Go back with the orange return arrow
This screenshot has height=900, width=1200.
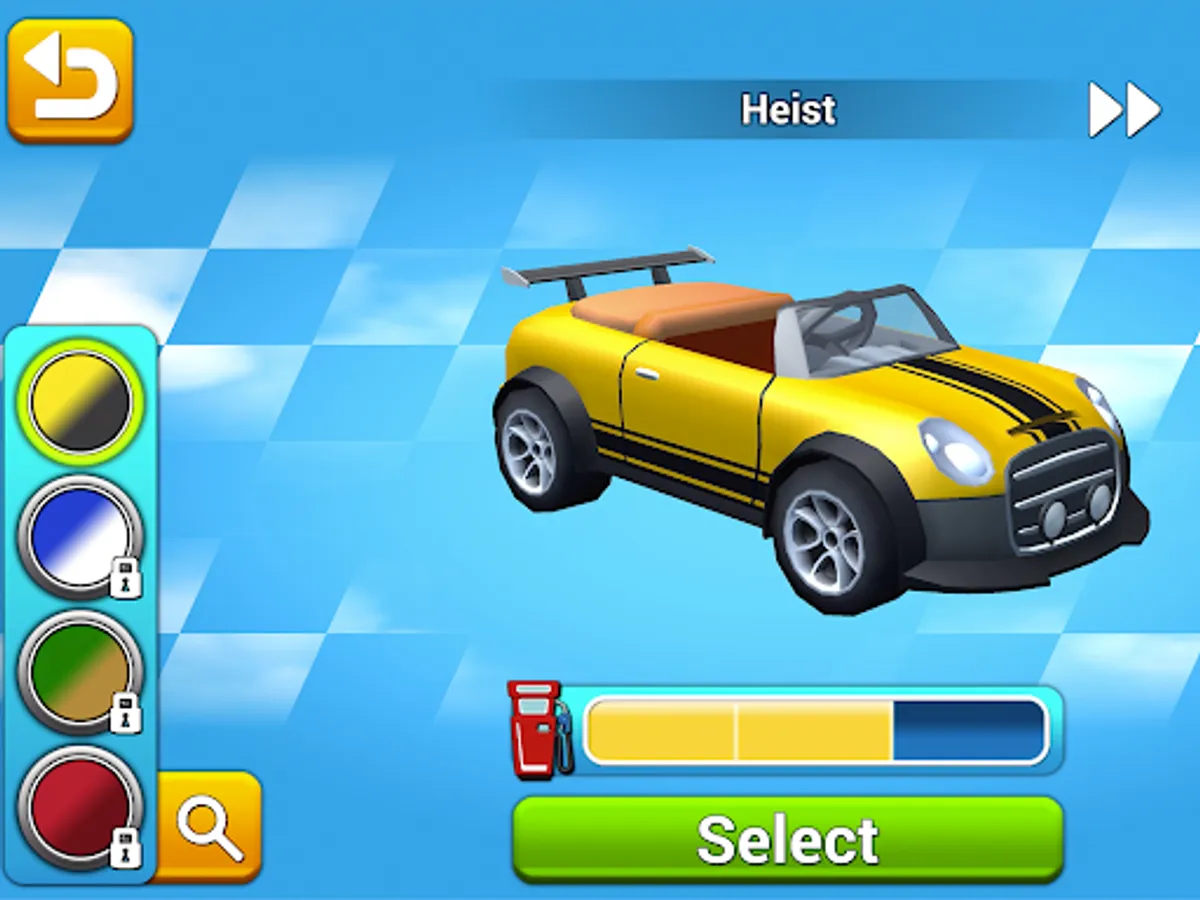pyautogui.click(x=70, y=80)
